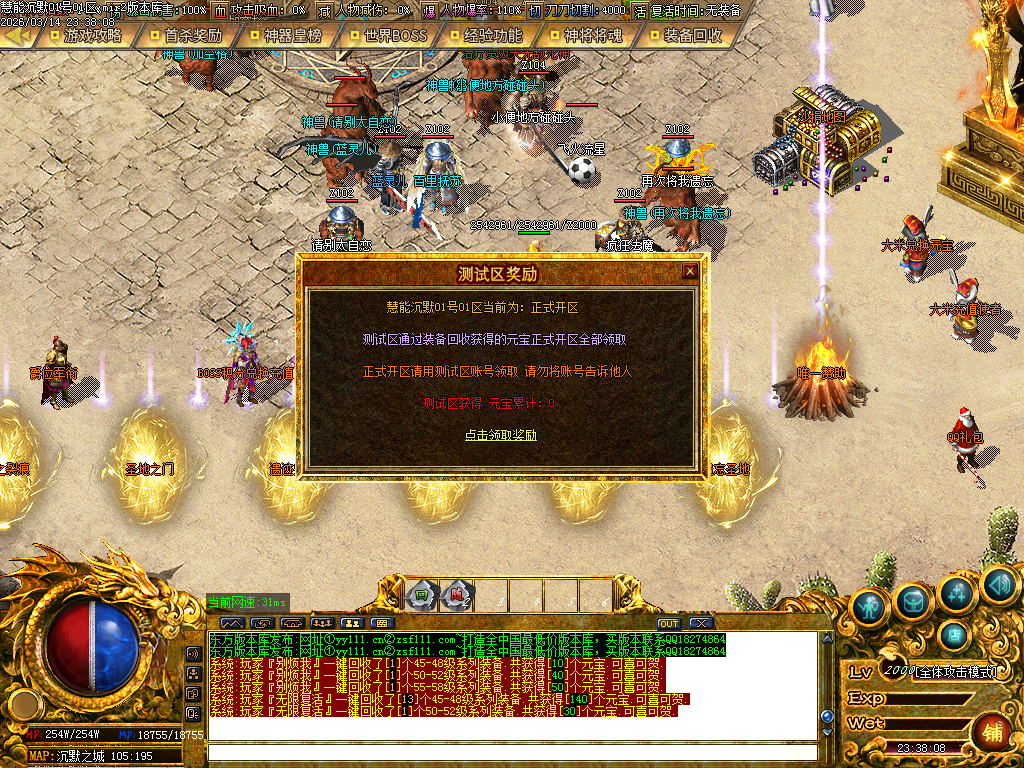Use the green 回 item in hotbar slot 1
1024x768 pixels.
tap(422, 596)
